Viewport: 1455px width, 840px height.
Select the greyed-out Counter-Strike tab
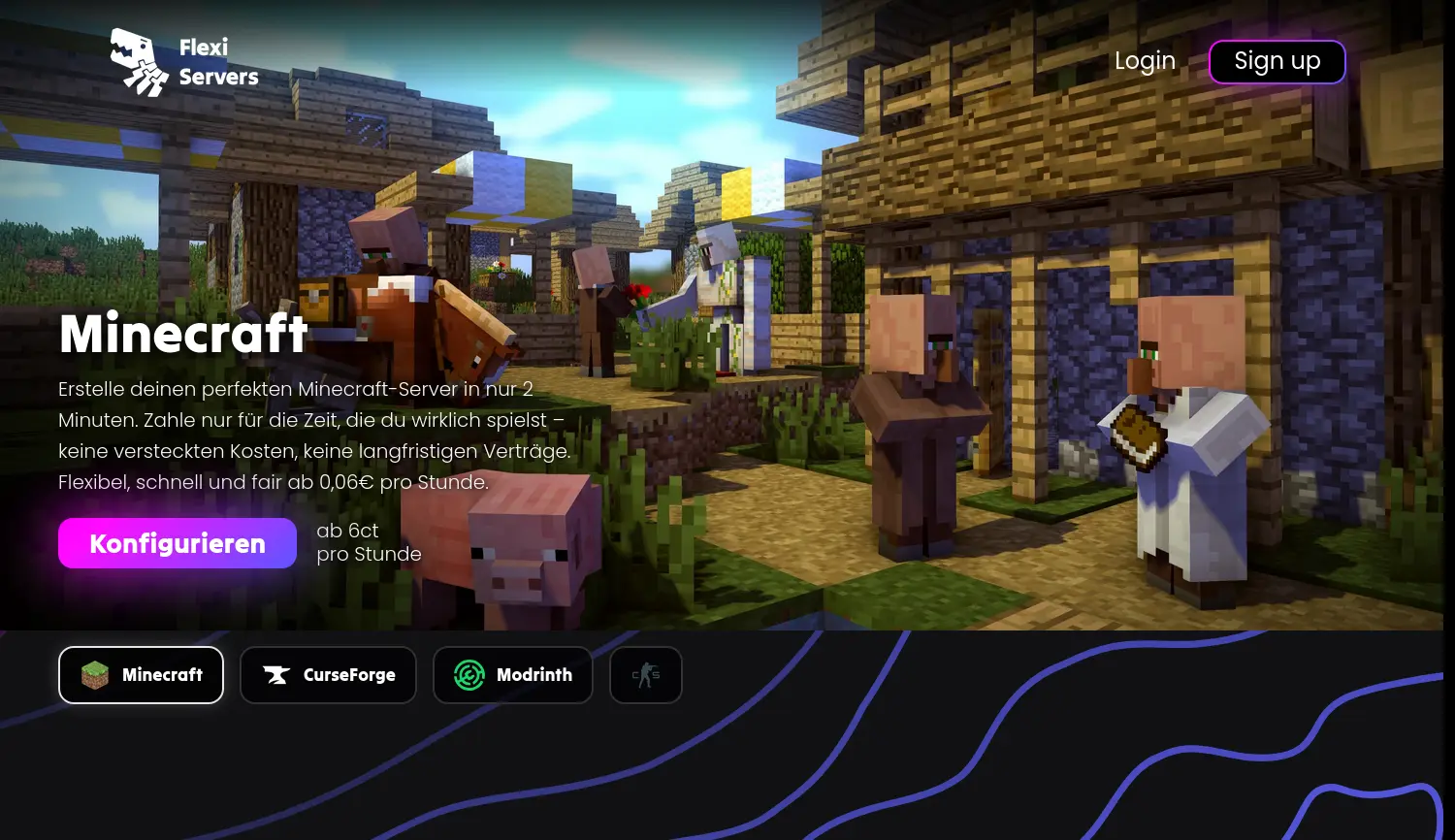coord(646,675)
